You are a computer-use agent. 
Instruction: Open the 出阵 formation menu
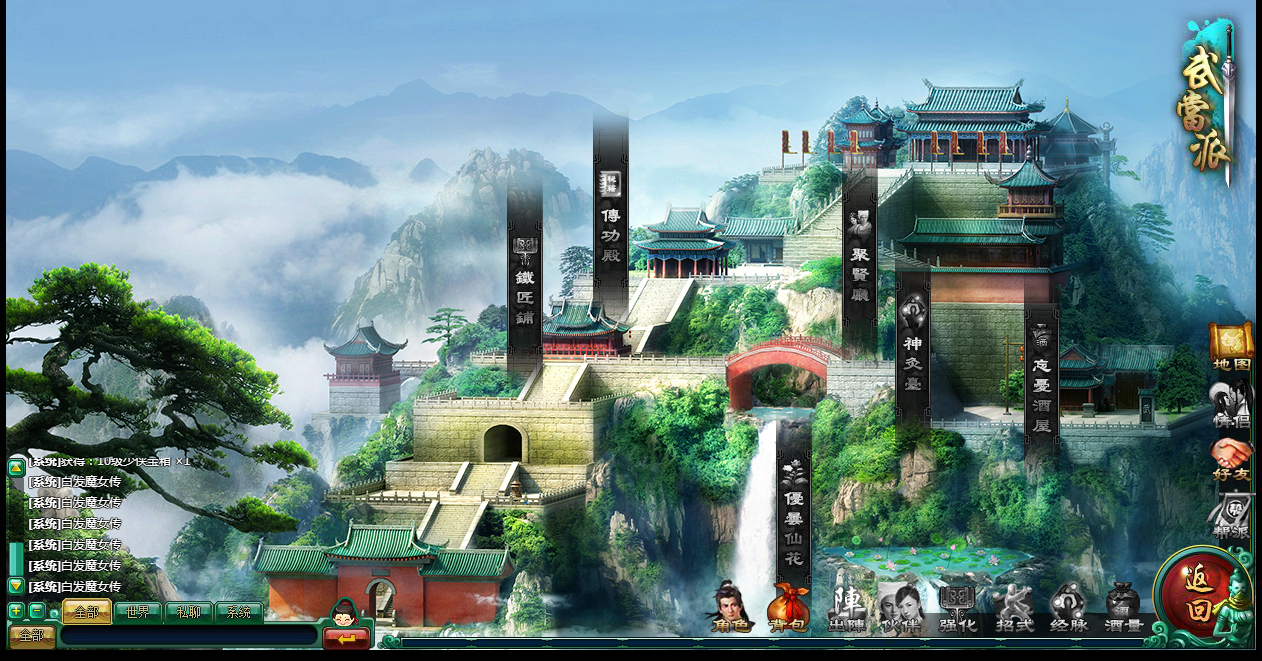(x=846, y=606)
